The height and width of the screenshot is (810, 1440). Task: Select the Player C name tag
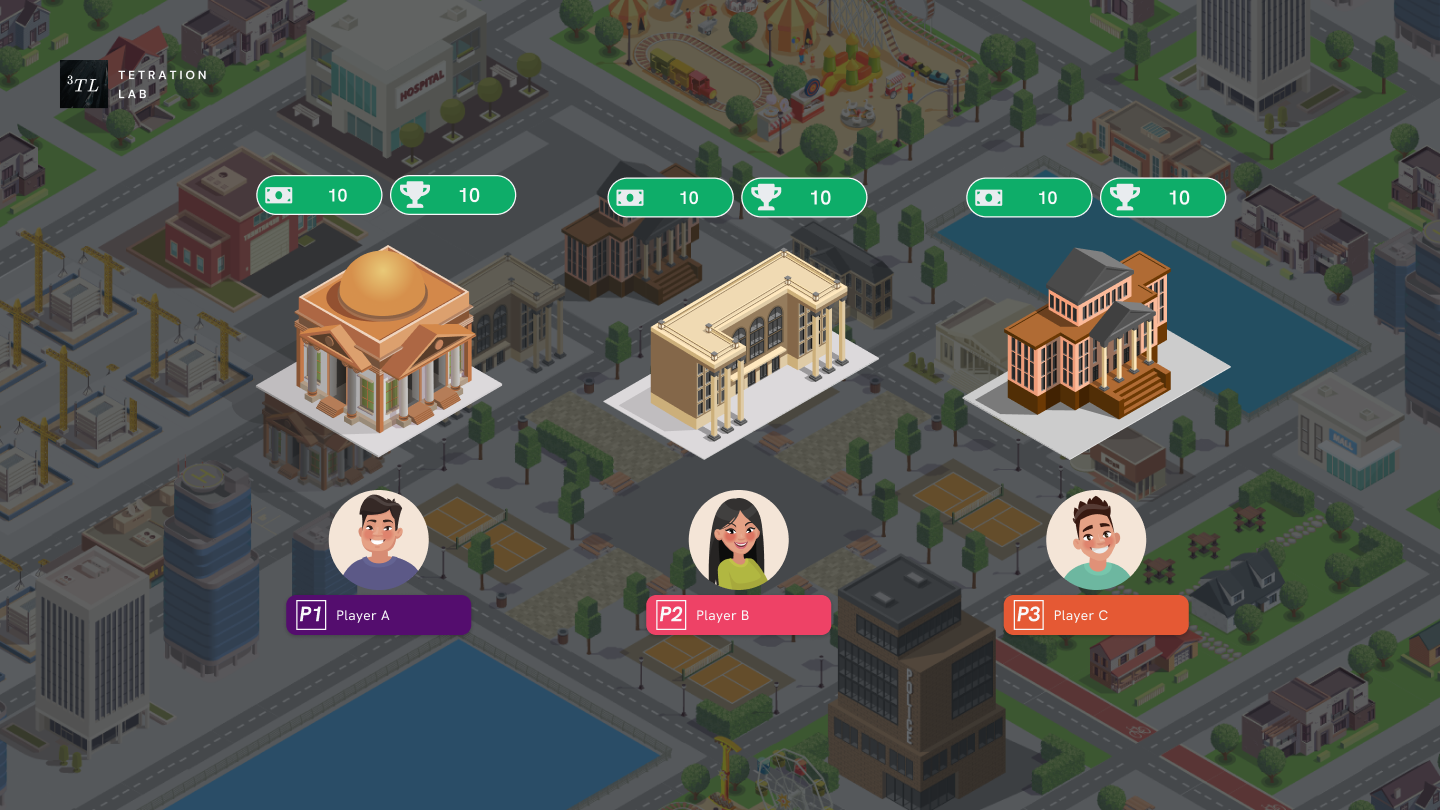(x=1096, y=615)
